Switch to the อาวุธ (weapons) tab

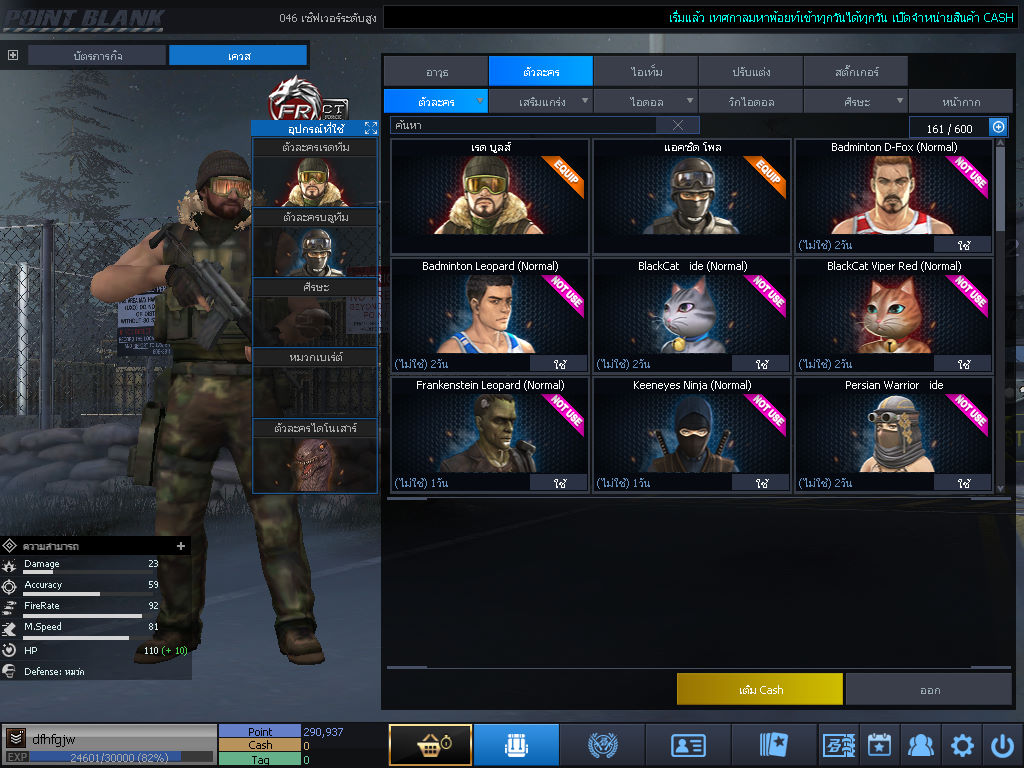(x=435, y=72)
